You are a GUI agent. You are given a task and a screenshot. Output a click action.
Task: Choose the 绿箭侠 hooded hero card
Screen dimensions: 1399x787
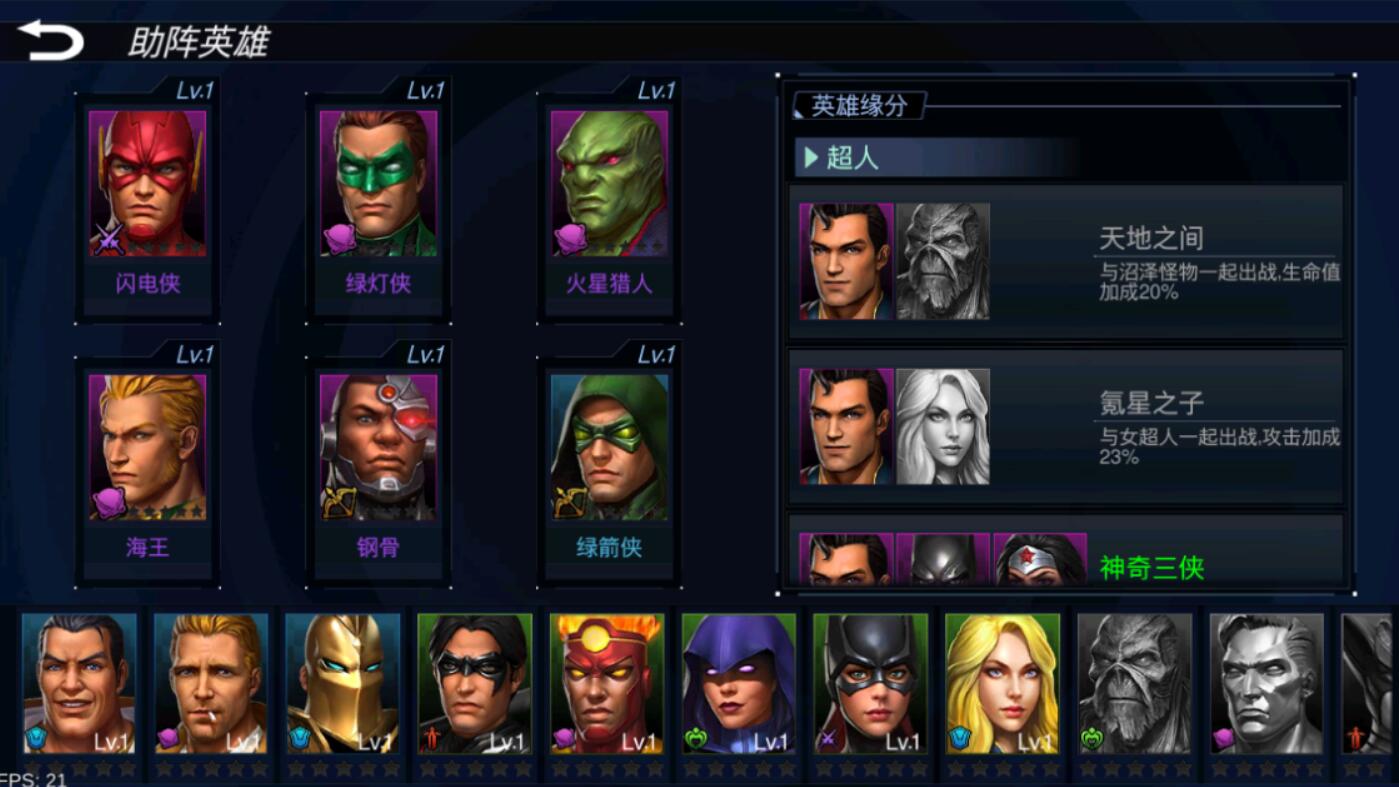[609, 464]
